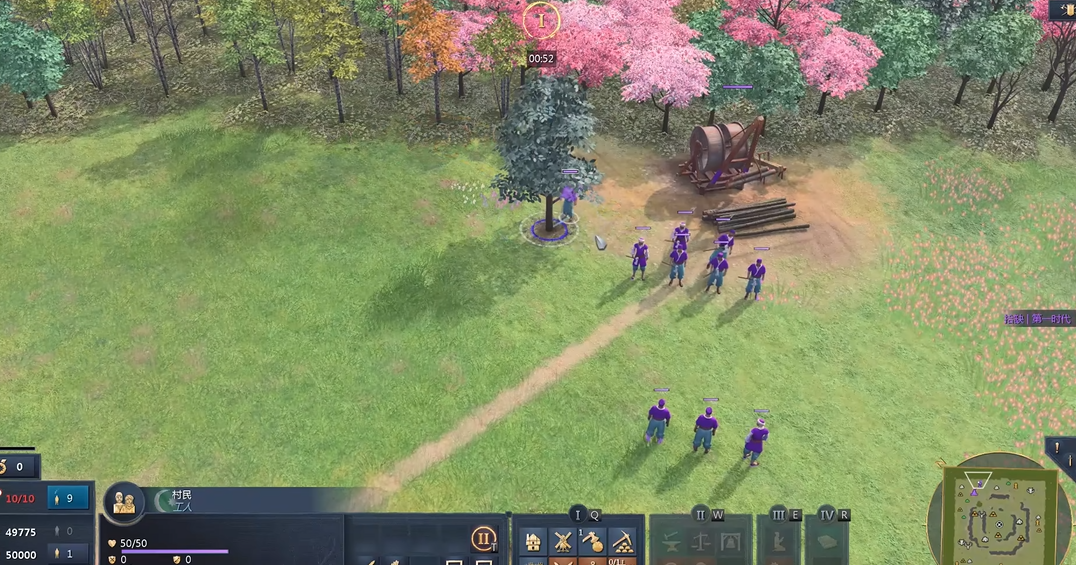Switch to the Age II building tab

(700, 515)
